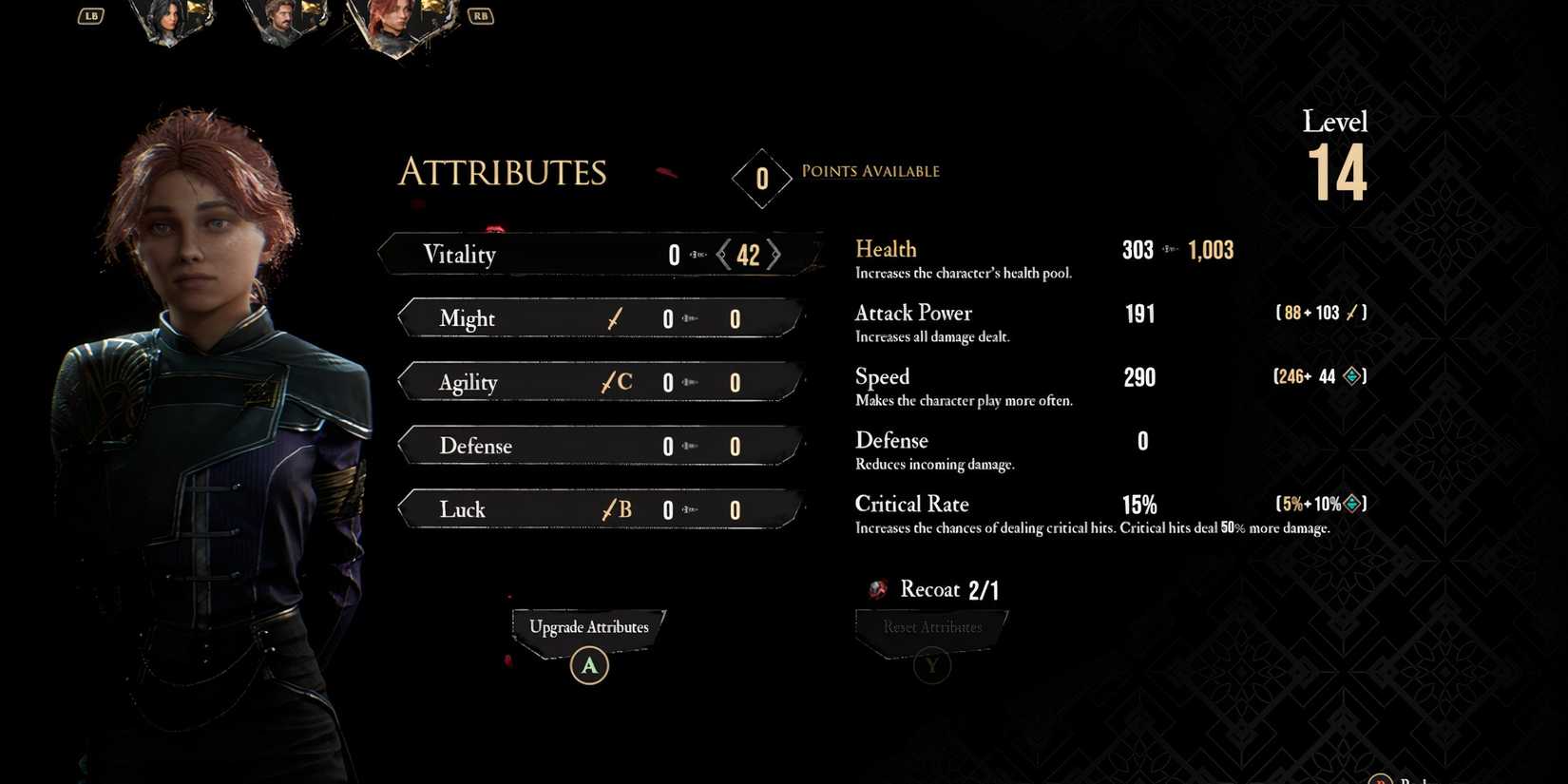This screenshot has height=784, width=1568.
Task: Click the Points Available diamond counter
Action: (x=761, y=178)
